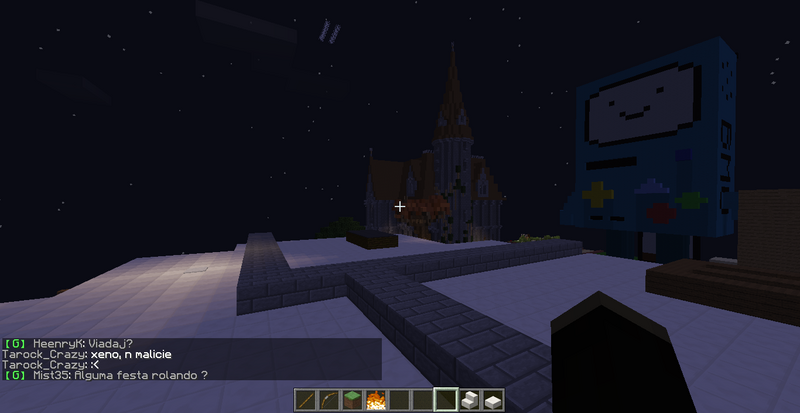Select the white quartz slab slot
This screenshot has width=800, height=413.
pyautogui.click(x=492, y=400)
